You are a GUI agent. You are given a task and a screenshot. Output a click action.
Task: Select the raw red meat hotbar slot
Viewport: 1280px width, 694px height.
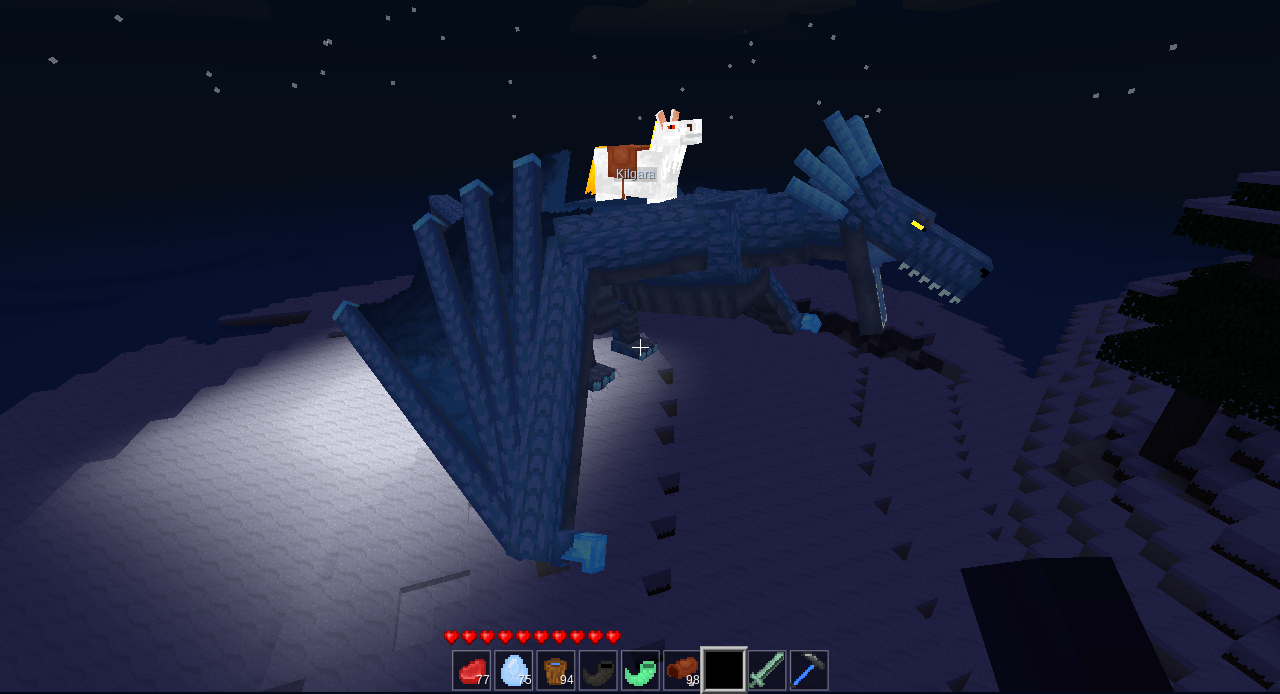471,670
